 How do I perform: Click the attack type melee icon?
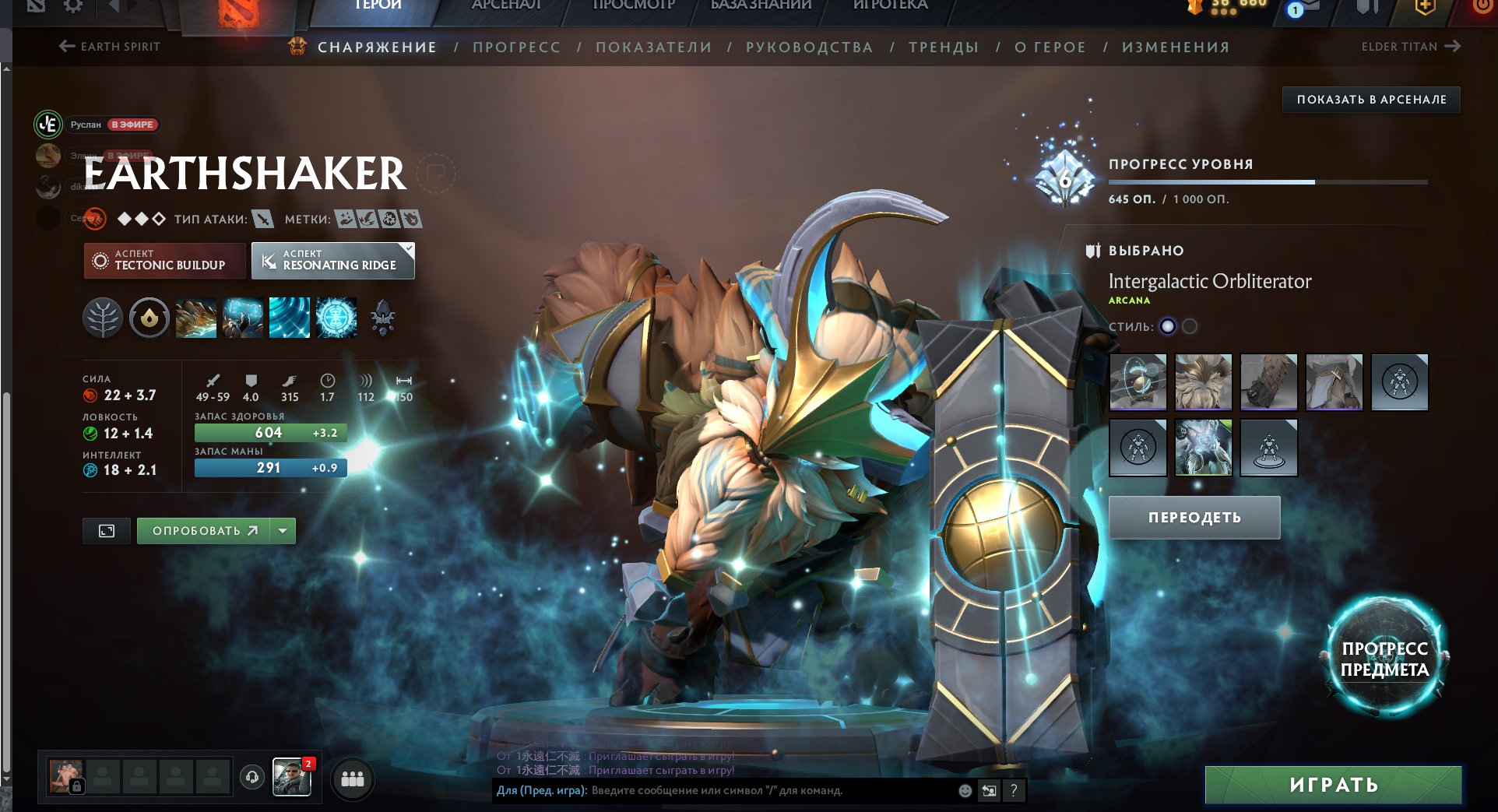[265, 219]
